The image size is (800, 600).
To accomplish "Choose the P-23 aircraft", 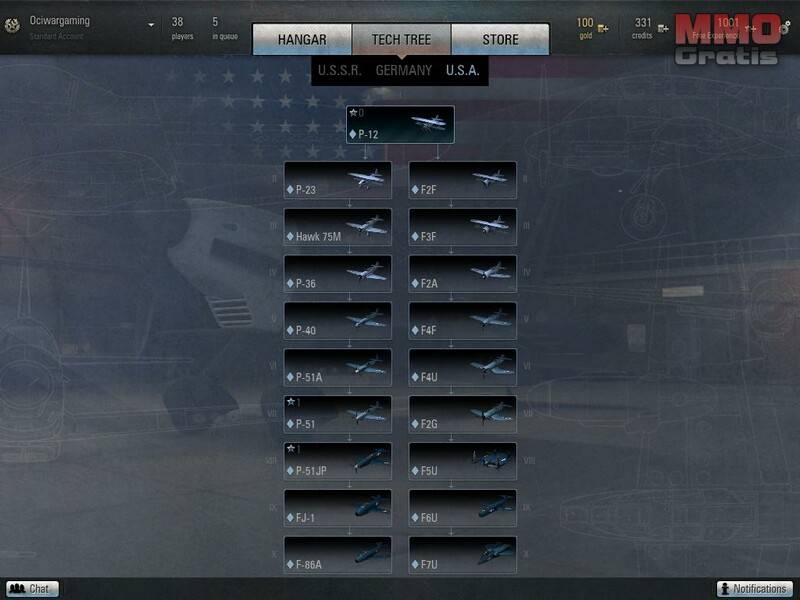I will point(338,181).
